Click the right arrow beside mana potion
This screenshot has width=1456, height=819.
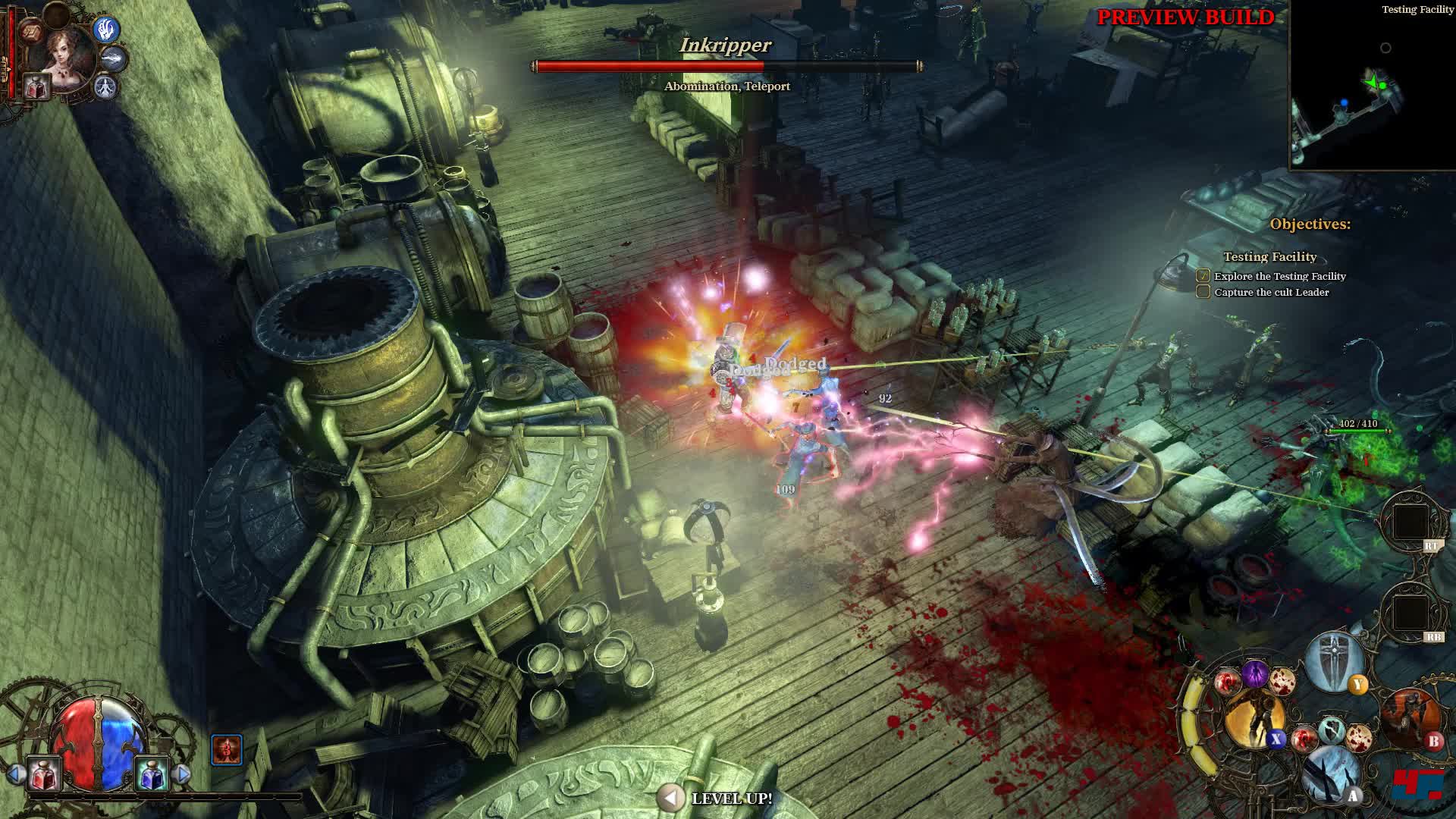click(x=182, y=774)
